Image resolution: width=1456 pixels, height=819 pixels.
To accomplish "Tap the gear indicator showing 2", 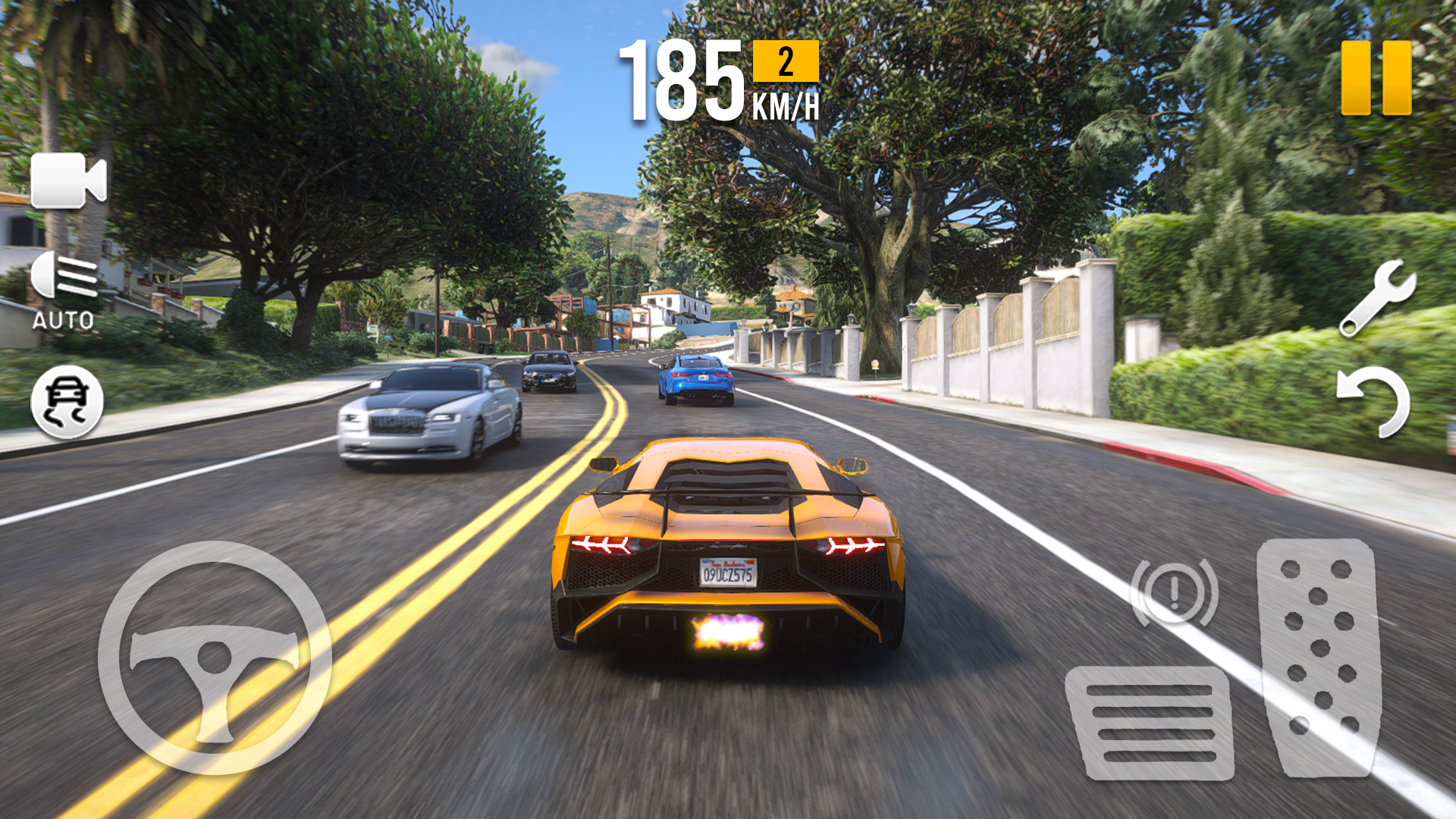I will click(x=784, y=63).
